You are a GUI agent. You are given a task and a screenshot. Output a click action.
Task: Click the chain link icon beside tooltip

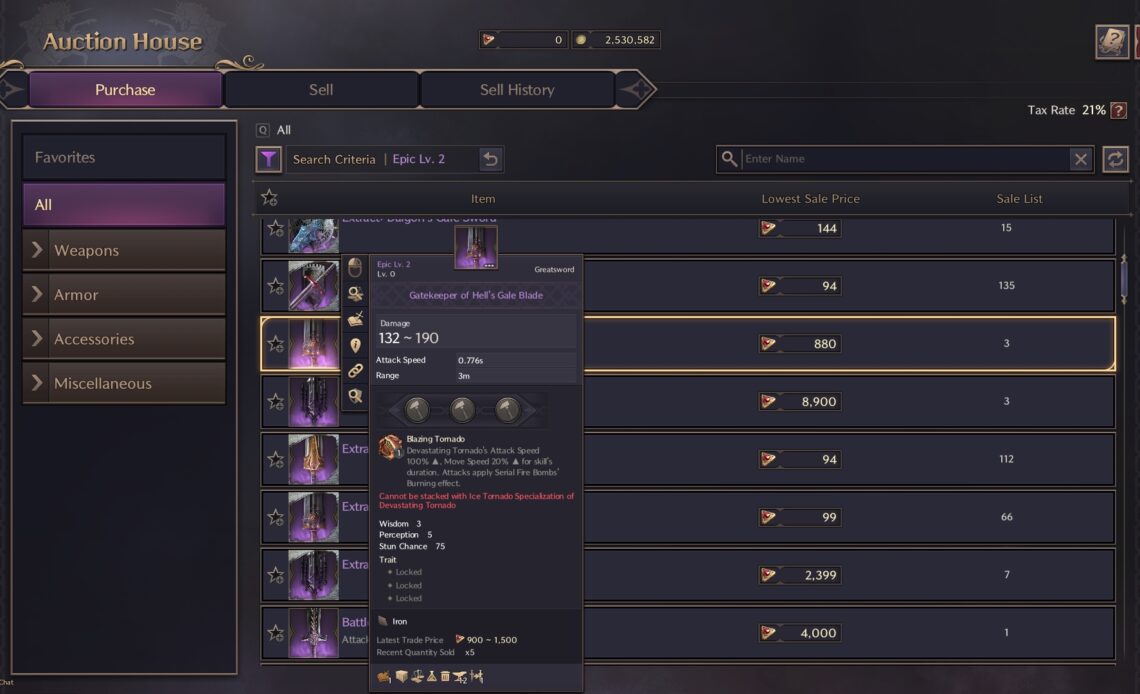[x=355, y=371]
